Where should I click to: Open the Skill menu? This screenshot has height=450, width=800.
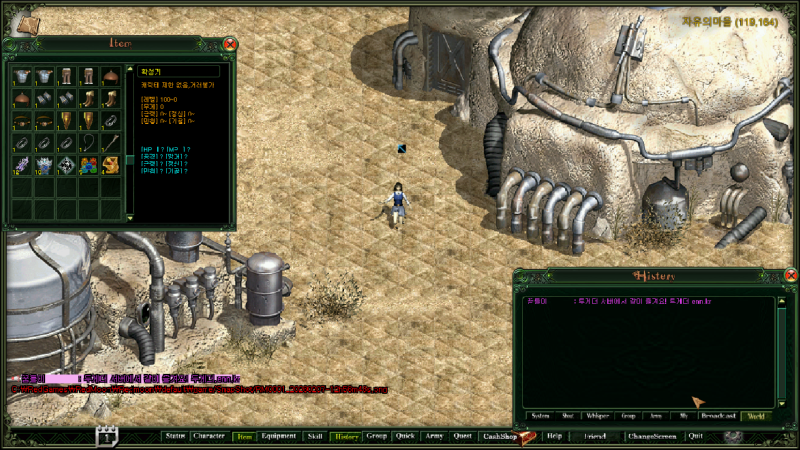coord(315,437)
